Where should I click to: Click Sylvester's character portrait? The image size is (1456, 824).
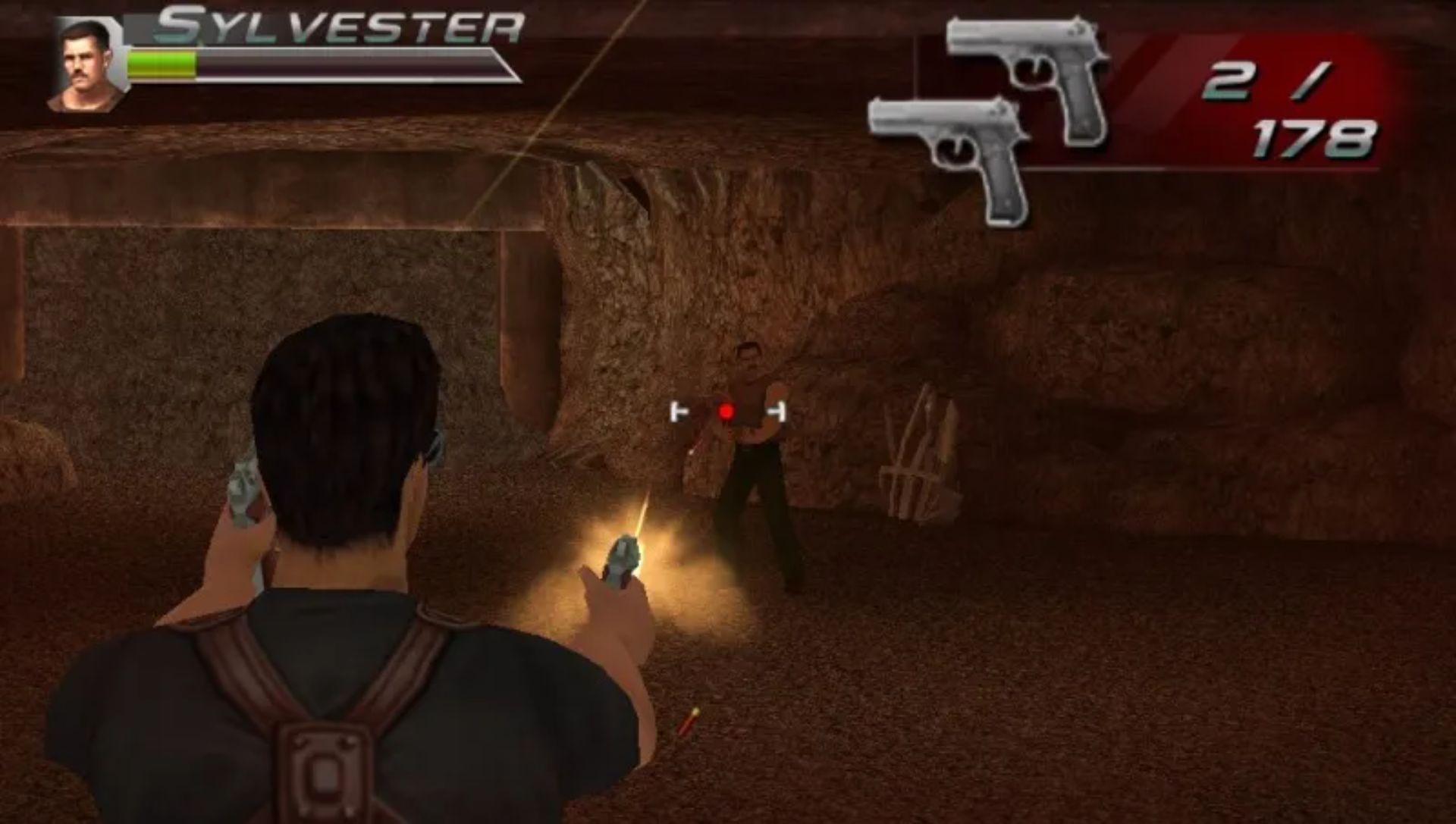[x=86, y=64]
